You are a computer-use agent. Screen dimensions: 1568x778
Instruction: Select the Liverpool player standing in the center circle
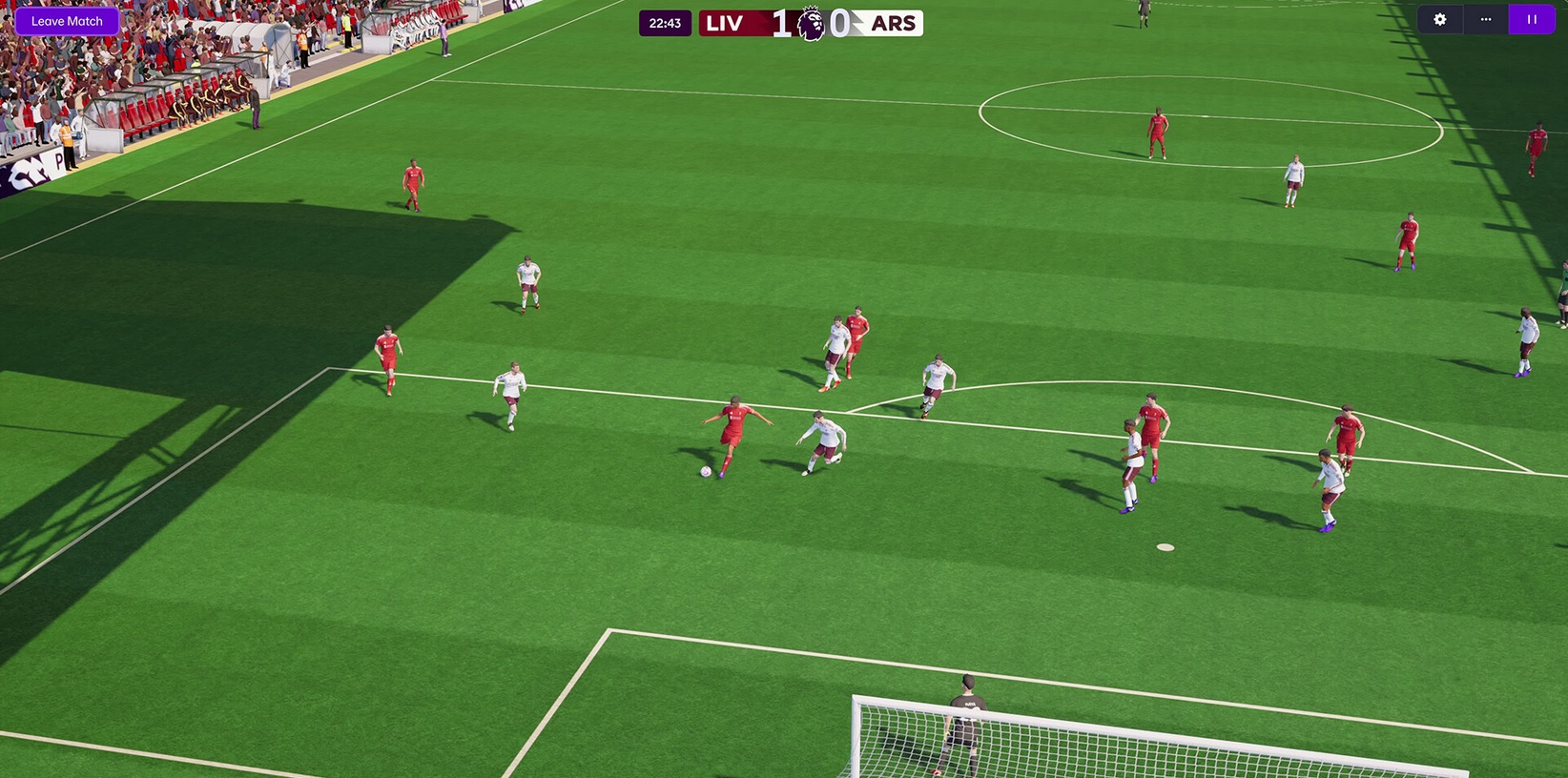click(1157, 129)
